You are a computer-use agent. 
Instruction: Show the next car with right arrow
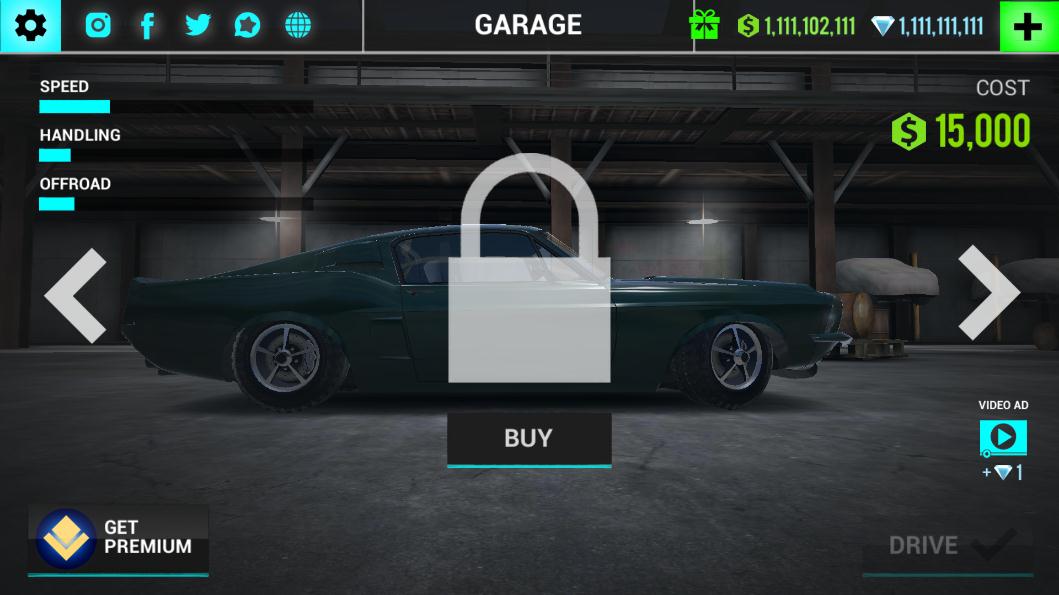[x=988, y=292]
